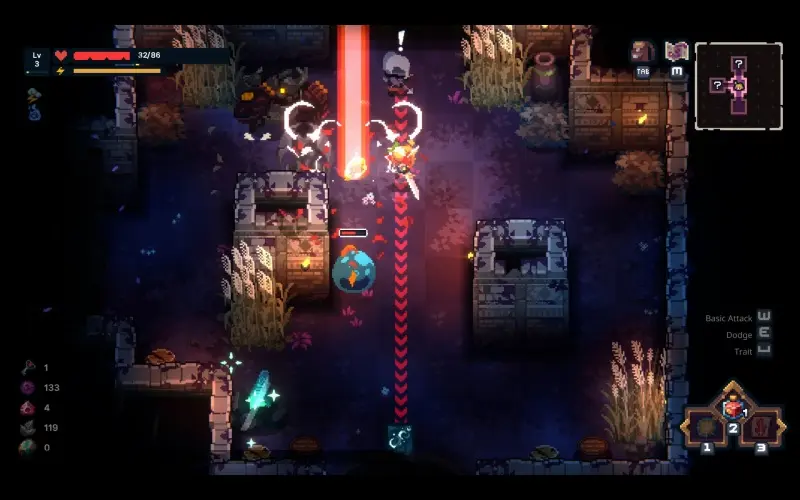Click the dungeon minimap
Viewport: 800px width, 500px height.
[x=739, y=86]
